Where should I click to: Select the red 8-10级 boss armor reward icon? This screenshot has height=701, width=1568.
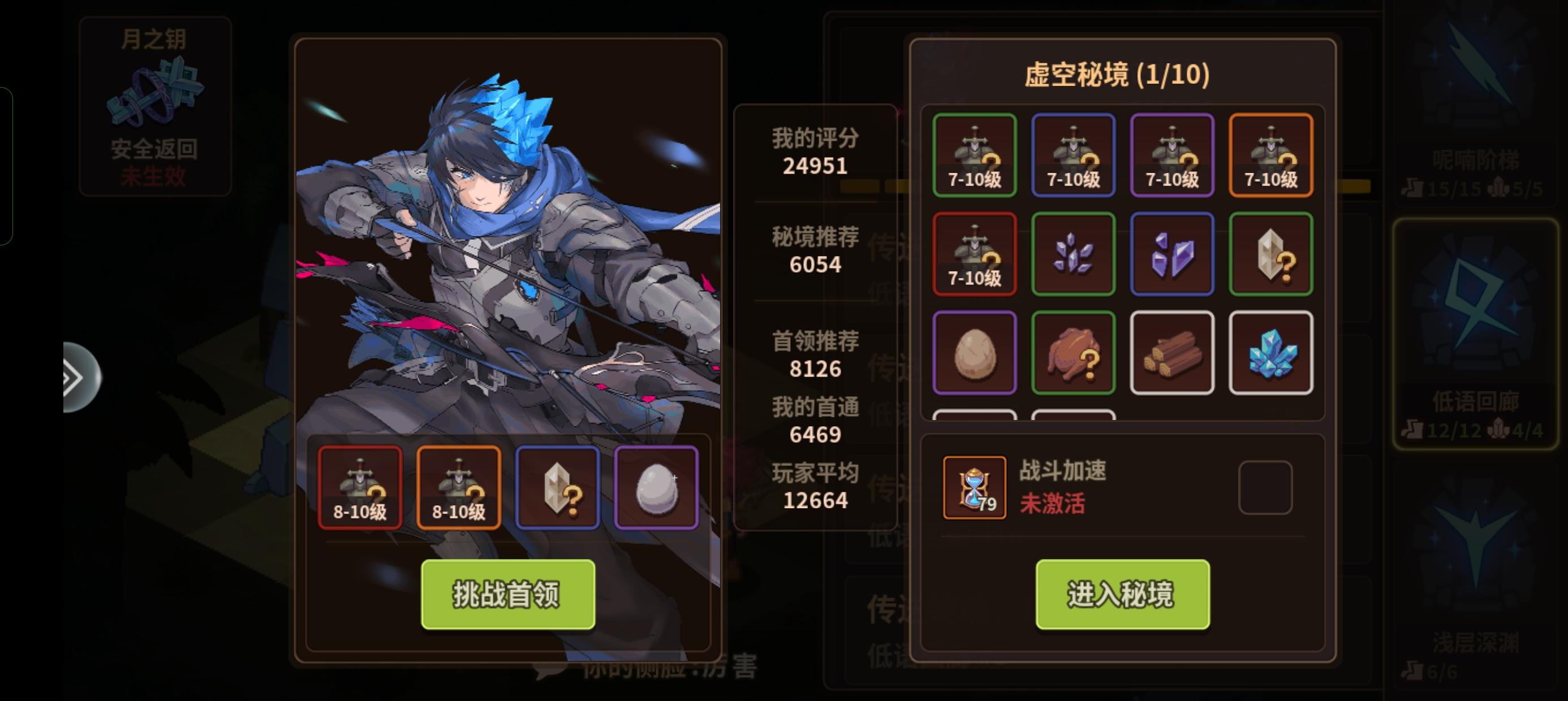click(360, 486)
